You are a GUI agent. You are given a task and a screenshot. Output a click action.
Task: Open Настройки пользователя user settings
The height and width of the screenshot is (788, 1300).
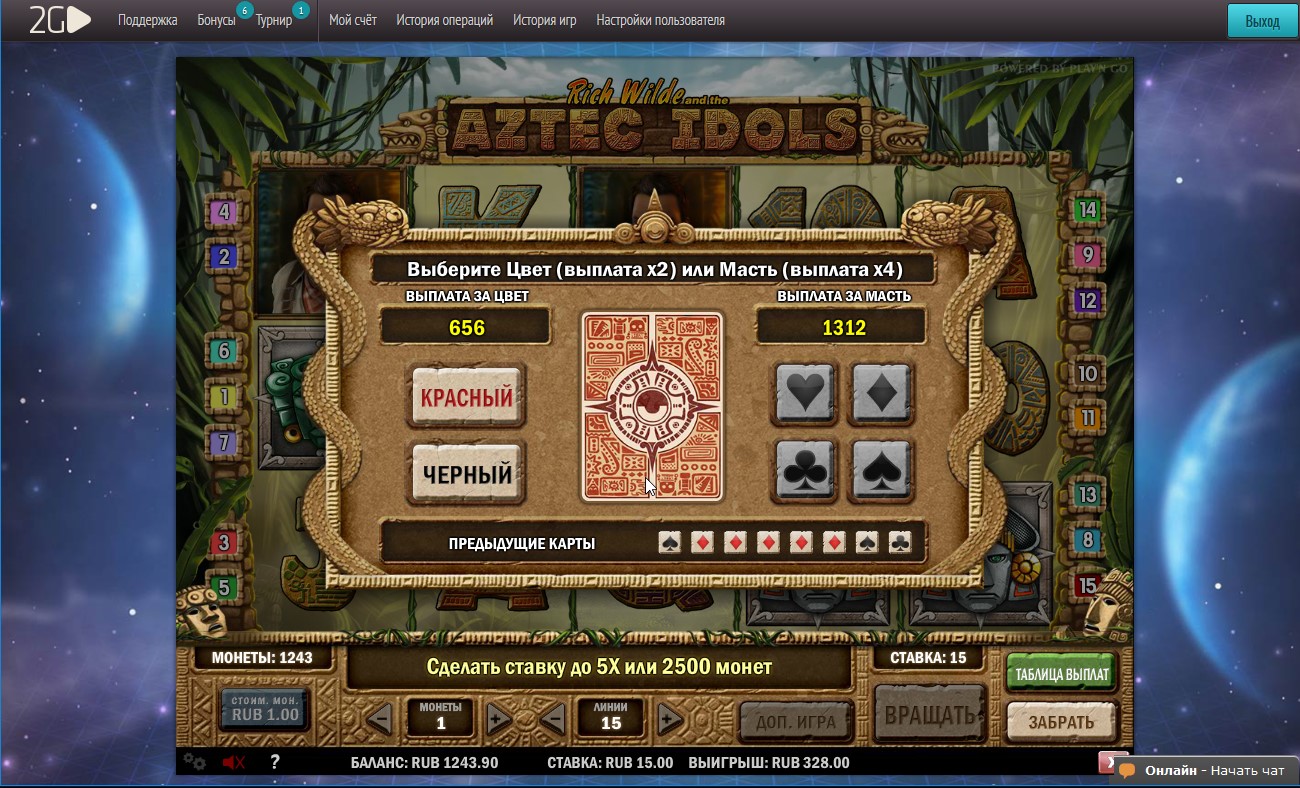point(660,20)
